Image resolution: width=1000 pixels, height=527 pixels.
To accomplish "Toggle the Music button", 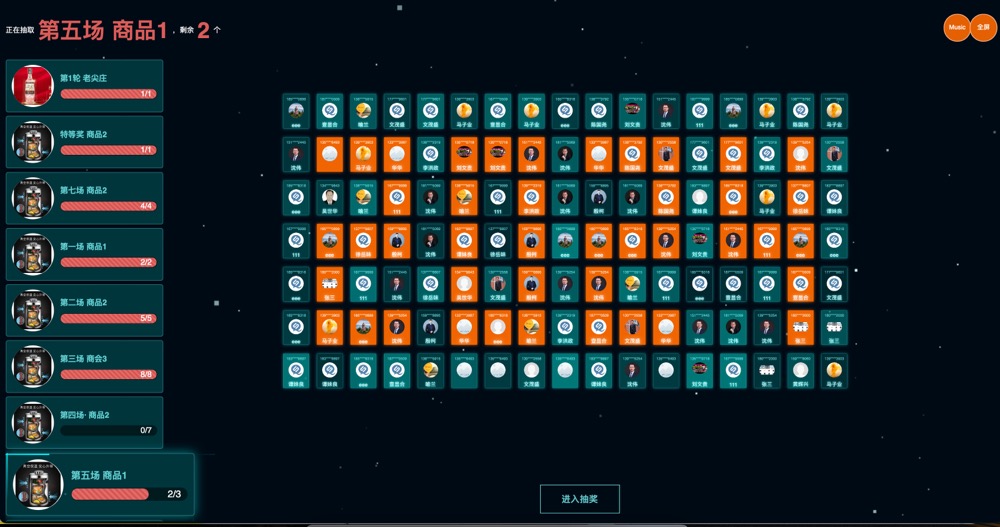I will pos(957,28).
